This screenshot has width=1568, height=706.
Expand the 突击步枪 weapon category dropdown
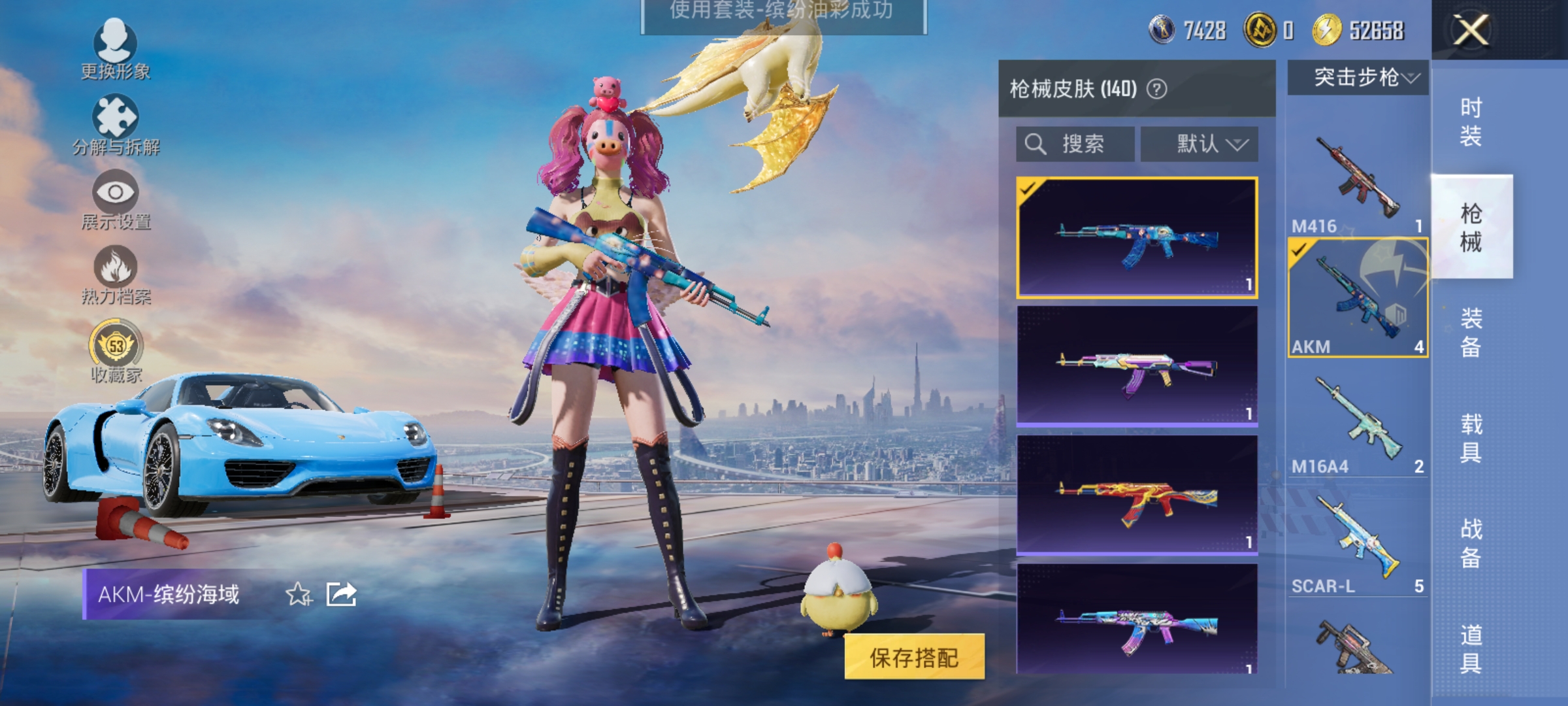[x=1358, y=76]
